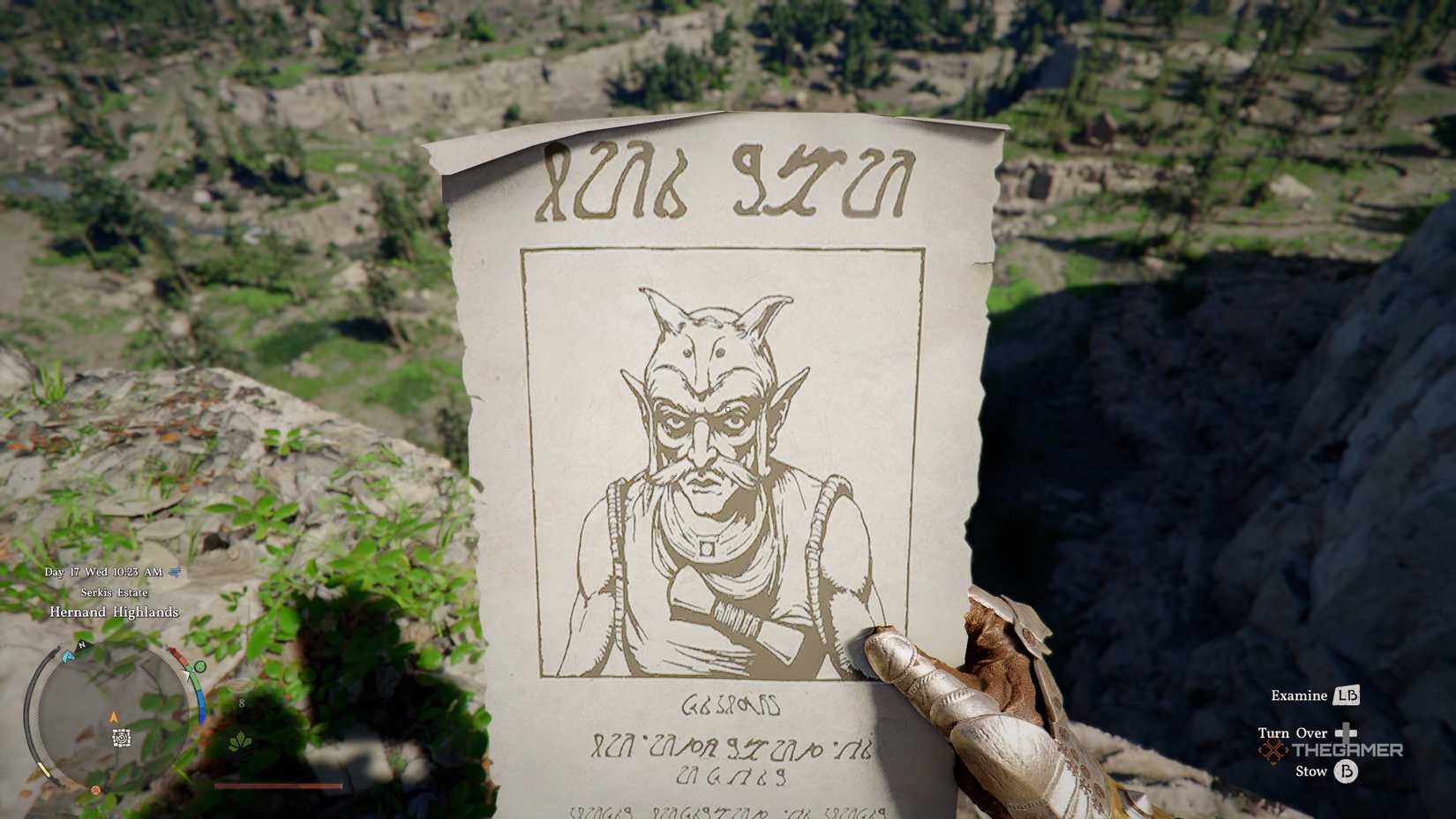Expand the Day 17 Wed timestamp display
This screenshot has height=819, width=1456.
[102, 572]
